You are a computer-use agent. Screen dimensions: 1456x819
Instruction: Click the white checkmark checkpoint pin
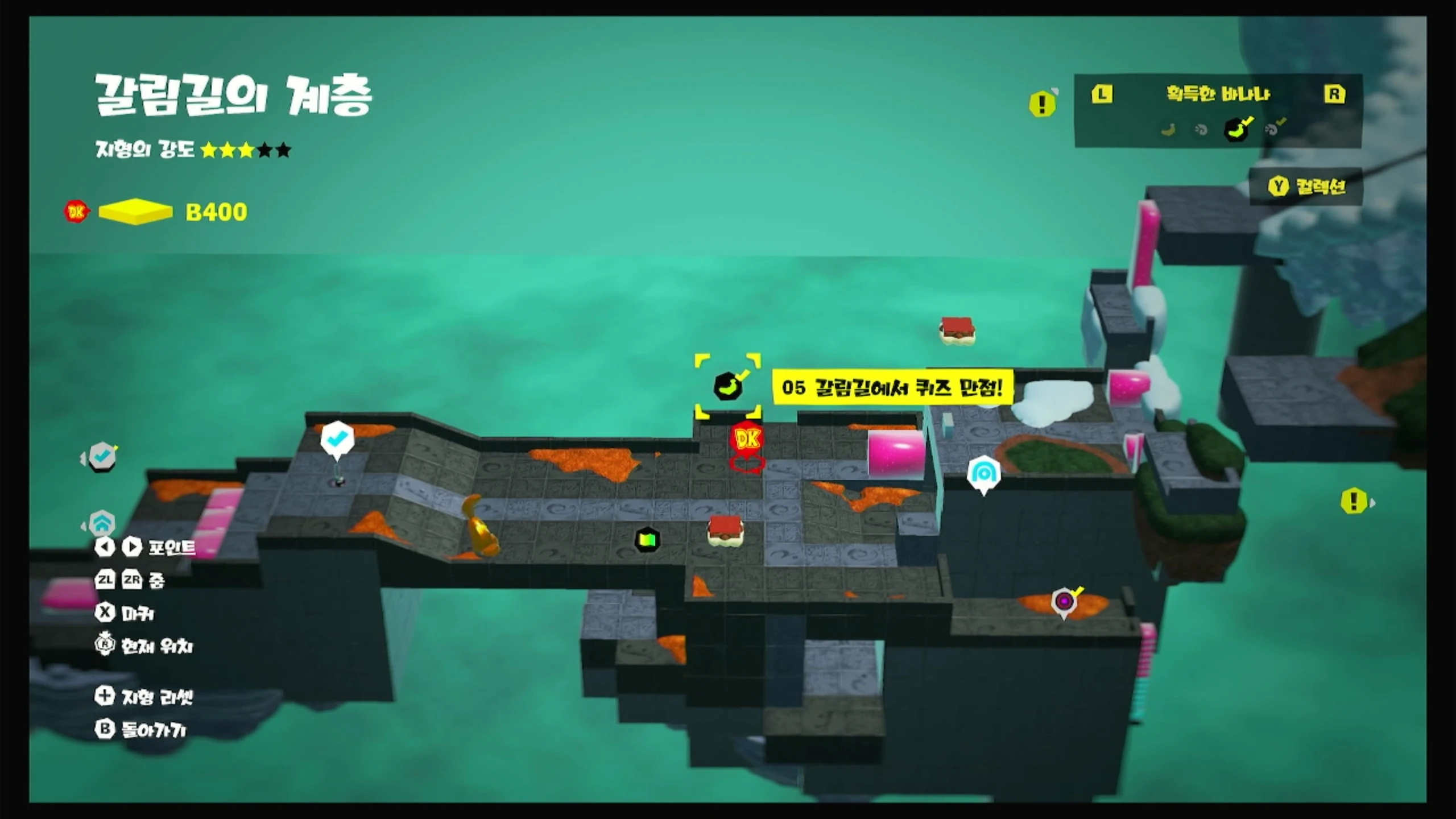(337, 439)
